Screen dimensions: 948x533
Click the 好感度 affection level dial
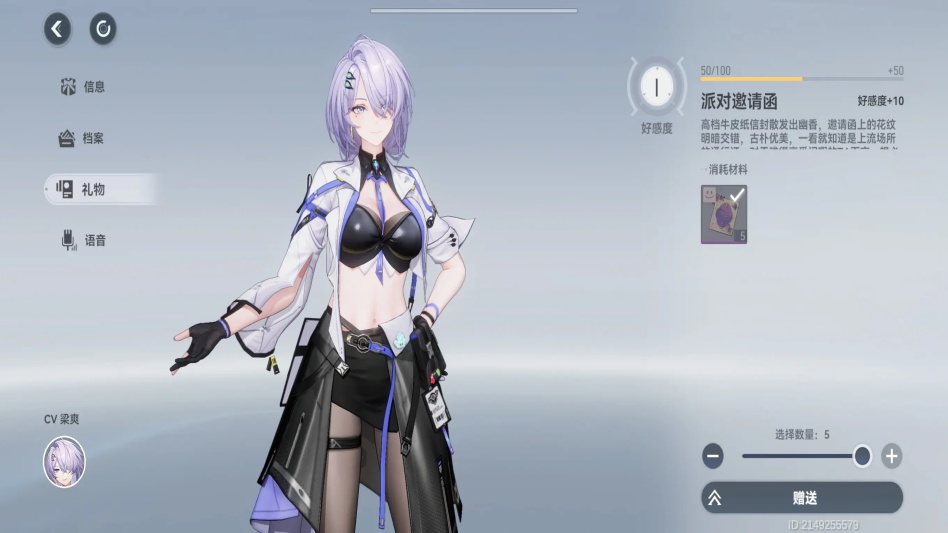click(x=656, y=88)
